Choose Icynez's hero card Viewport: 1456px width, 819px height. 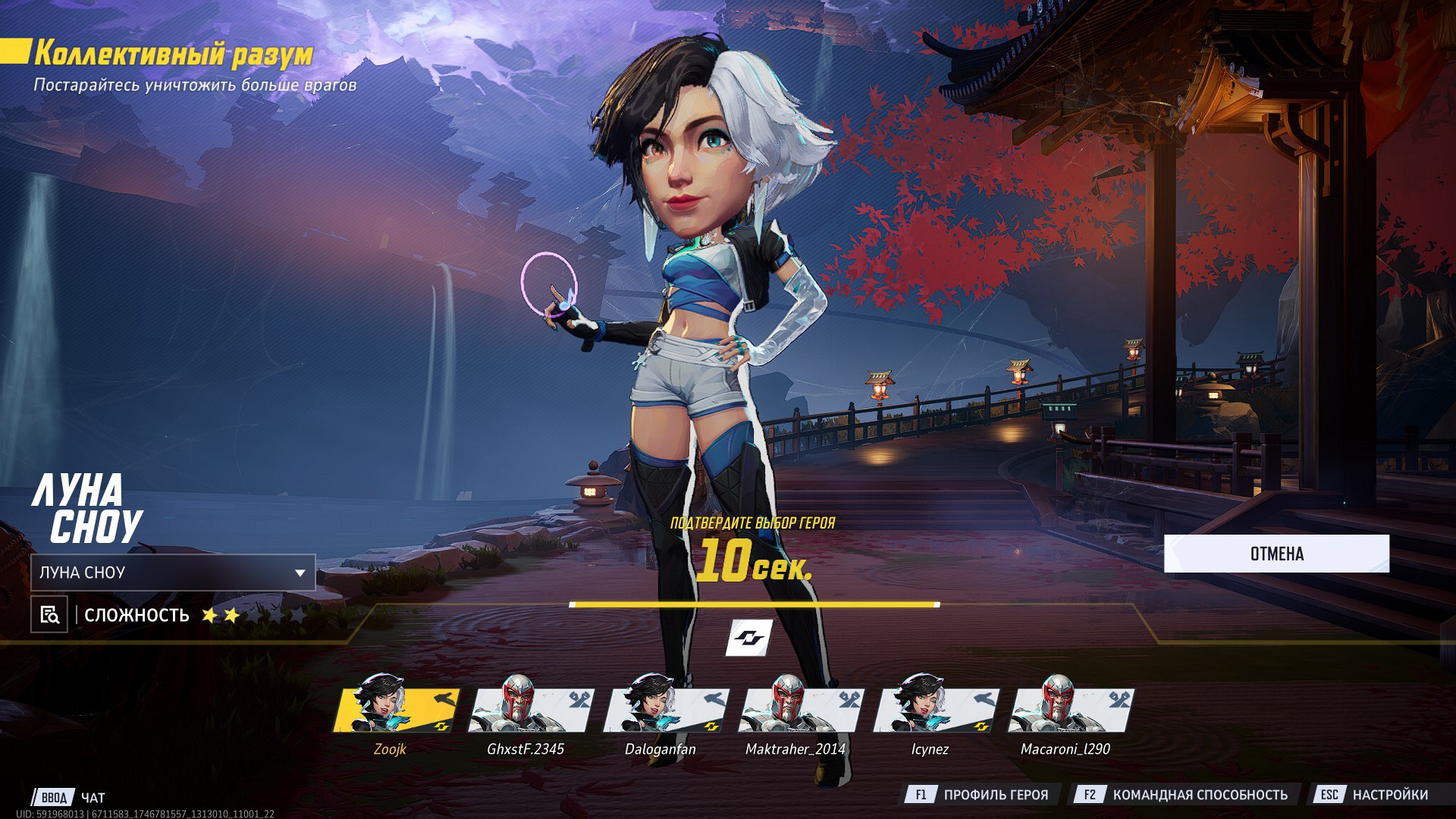click(x=935, y=711)
